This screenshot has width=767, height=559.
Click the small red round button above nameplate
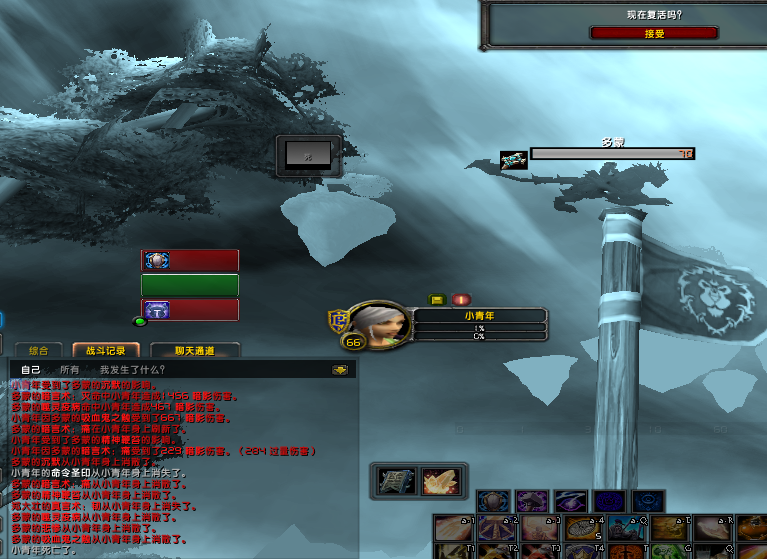(461, 299)
